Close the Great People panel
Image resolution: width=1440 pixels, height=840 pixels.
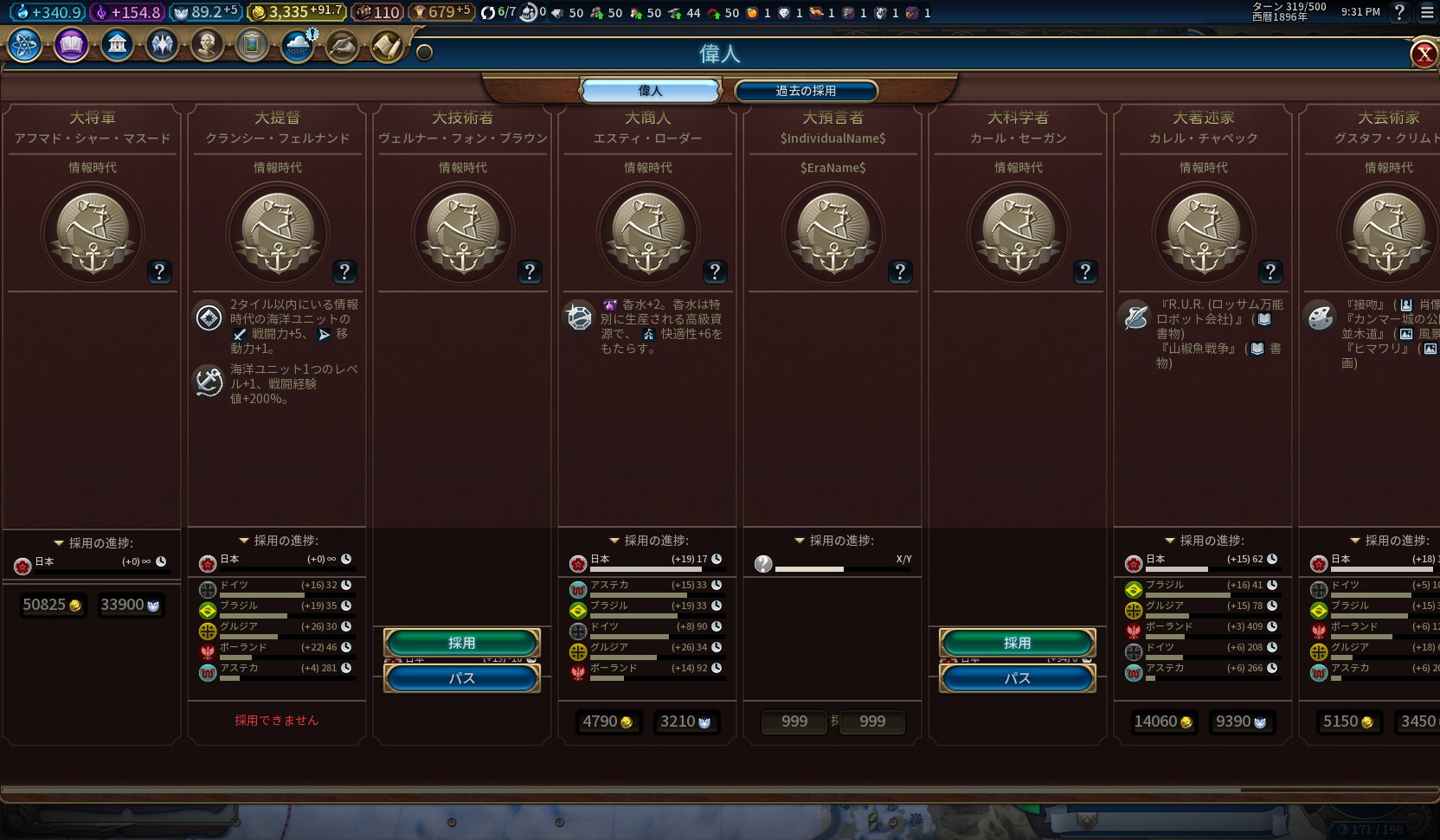(1424, 55)
